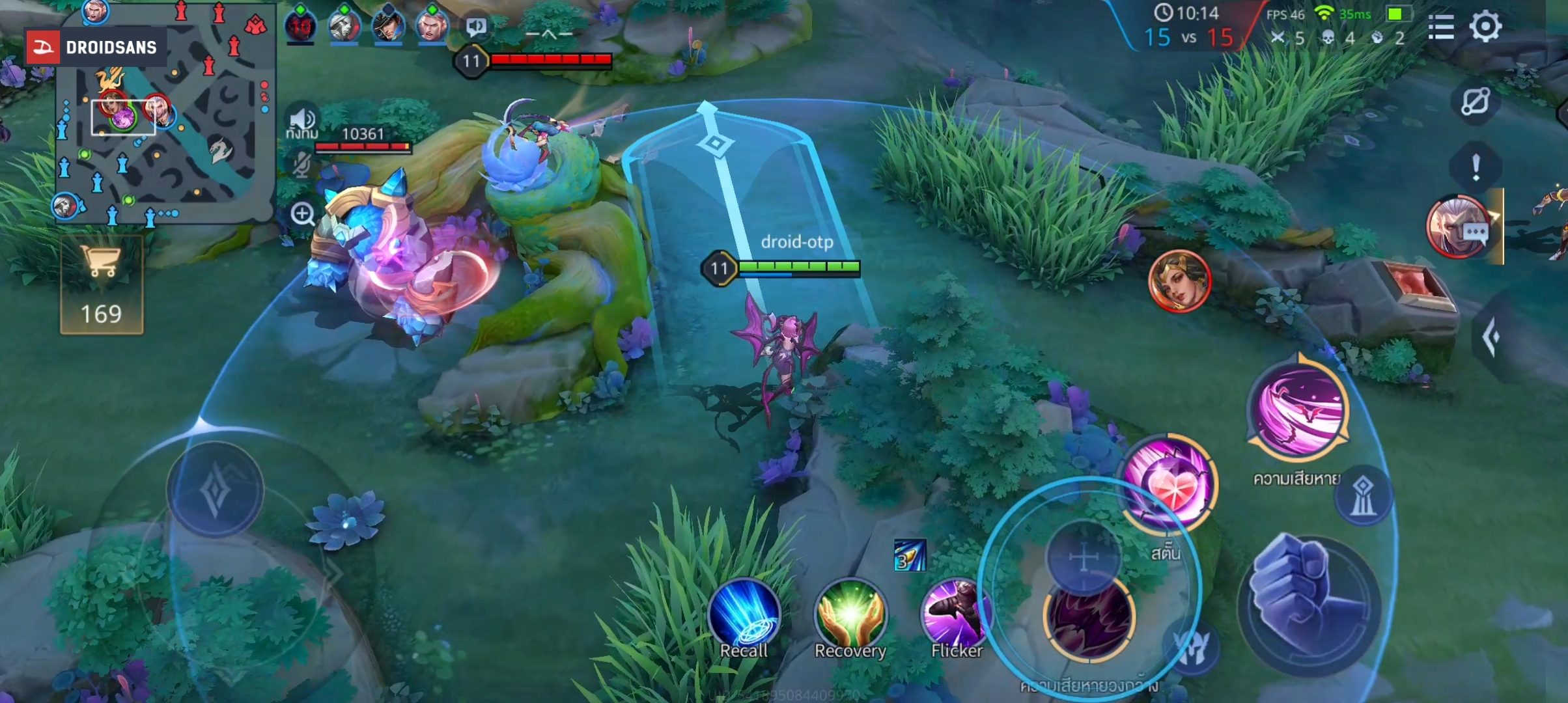Use the Recovery spell
The height and width of the screenshot is (703, 1568).
click(x=850, y=615)
